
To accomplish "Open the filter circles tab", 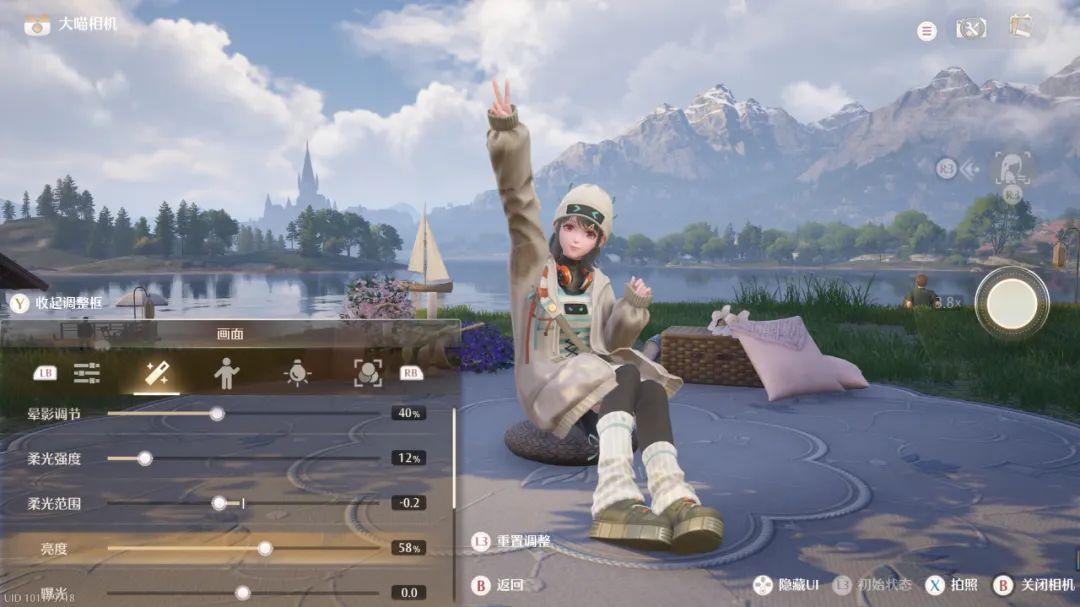I will pyautogui.click(x=368, y=373).
